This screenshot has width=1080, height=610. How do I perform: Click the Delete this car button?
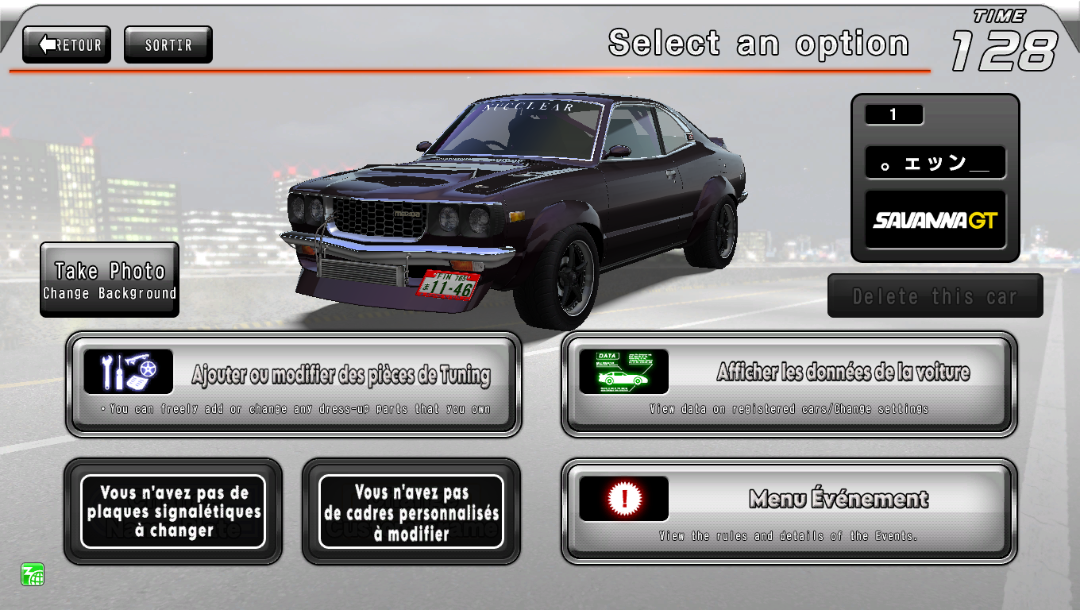[x=934, y=296]
